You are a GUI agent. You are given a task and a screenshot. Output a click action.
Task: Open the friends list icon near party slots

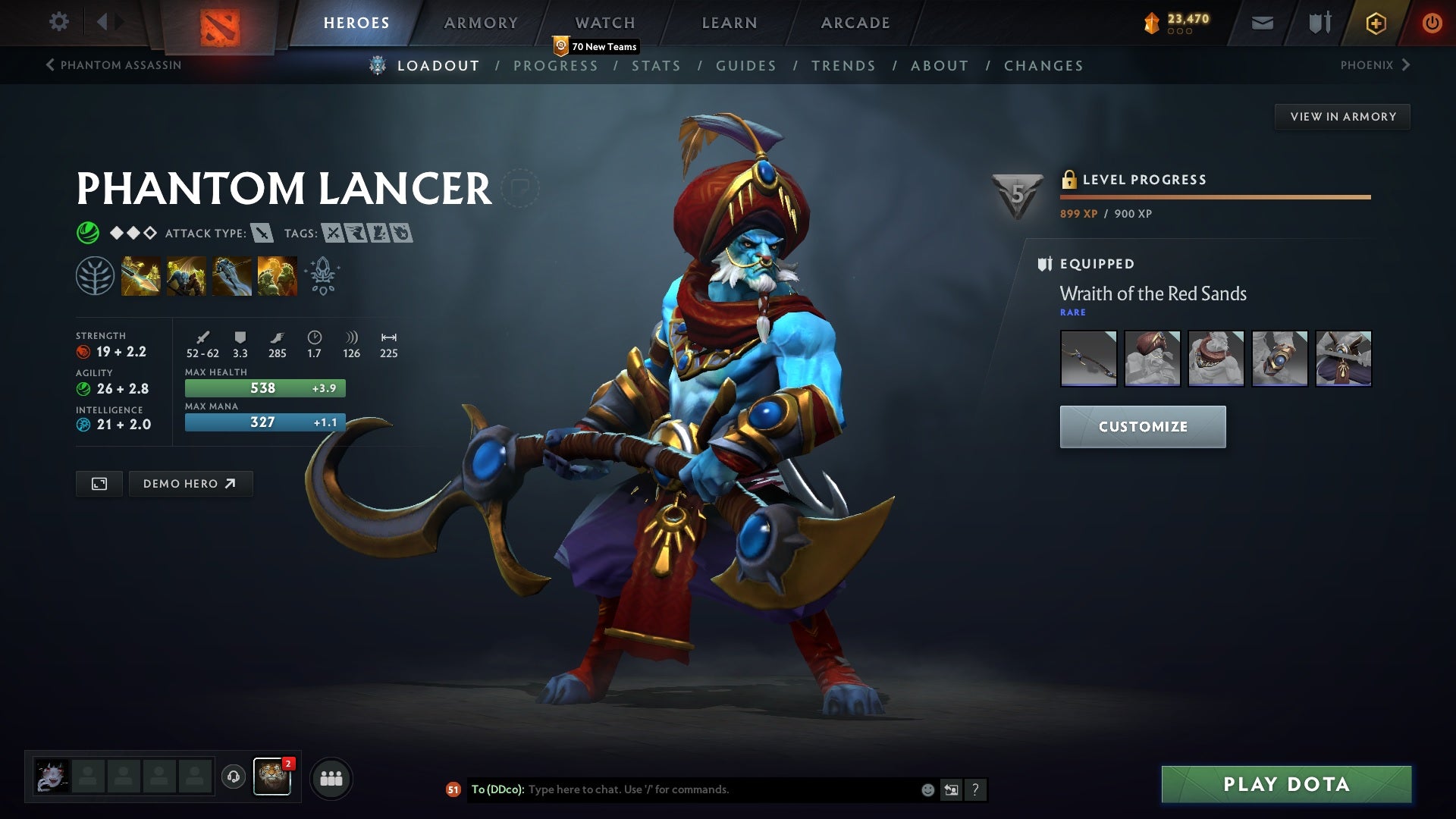[331, 777]
